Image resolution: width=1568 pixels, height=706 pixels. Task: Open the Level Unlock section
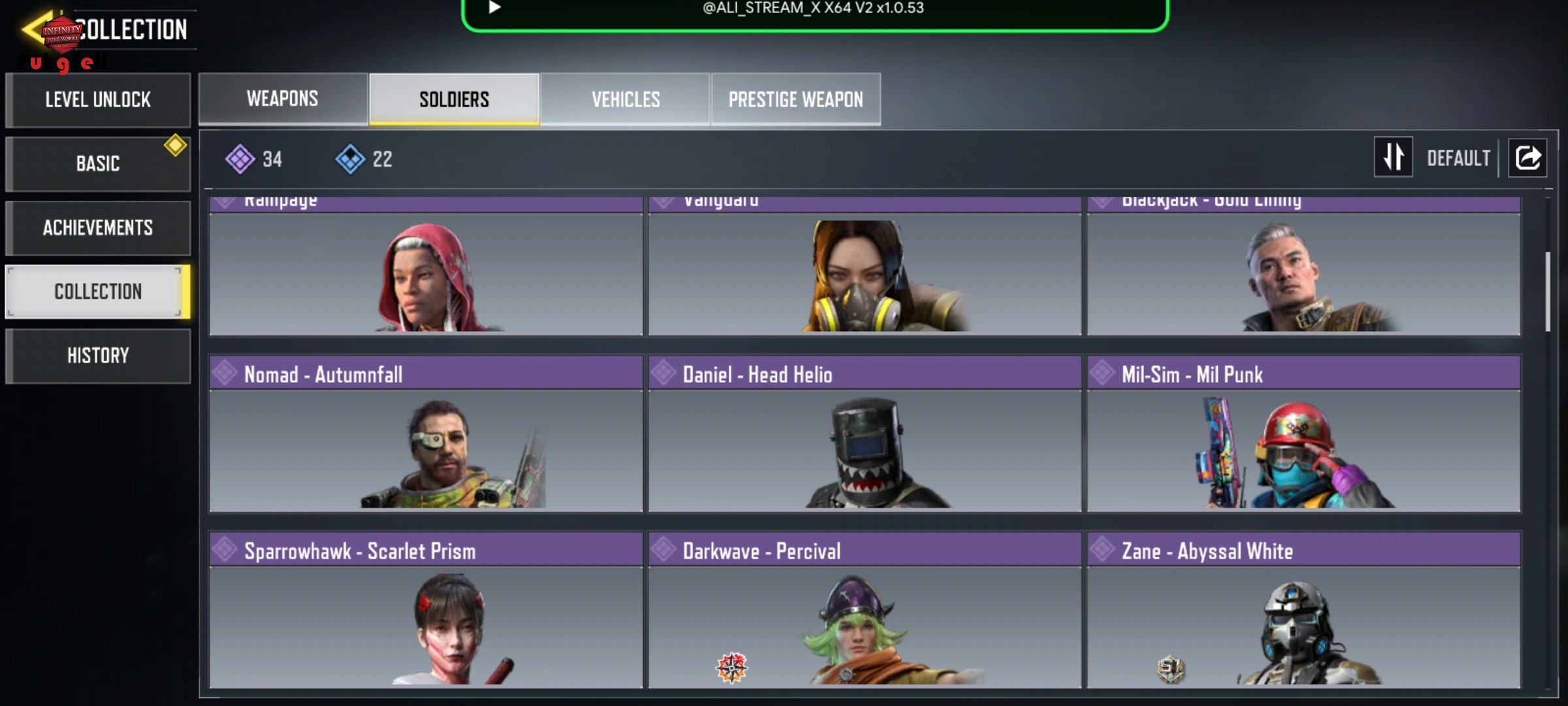pos(98,100)
